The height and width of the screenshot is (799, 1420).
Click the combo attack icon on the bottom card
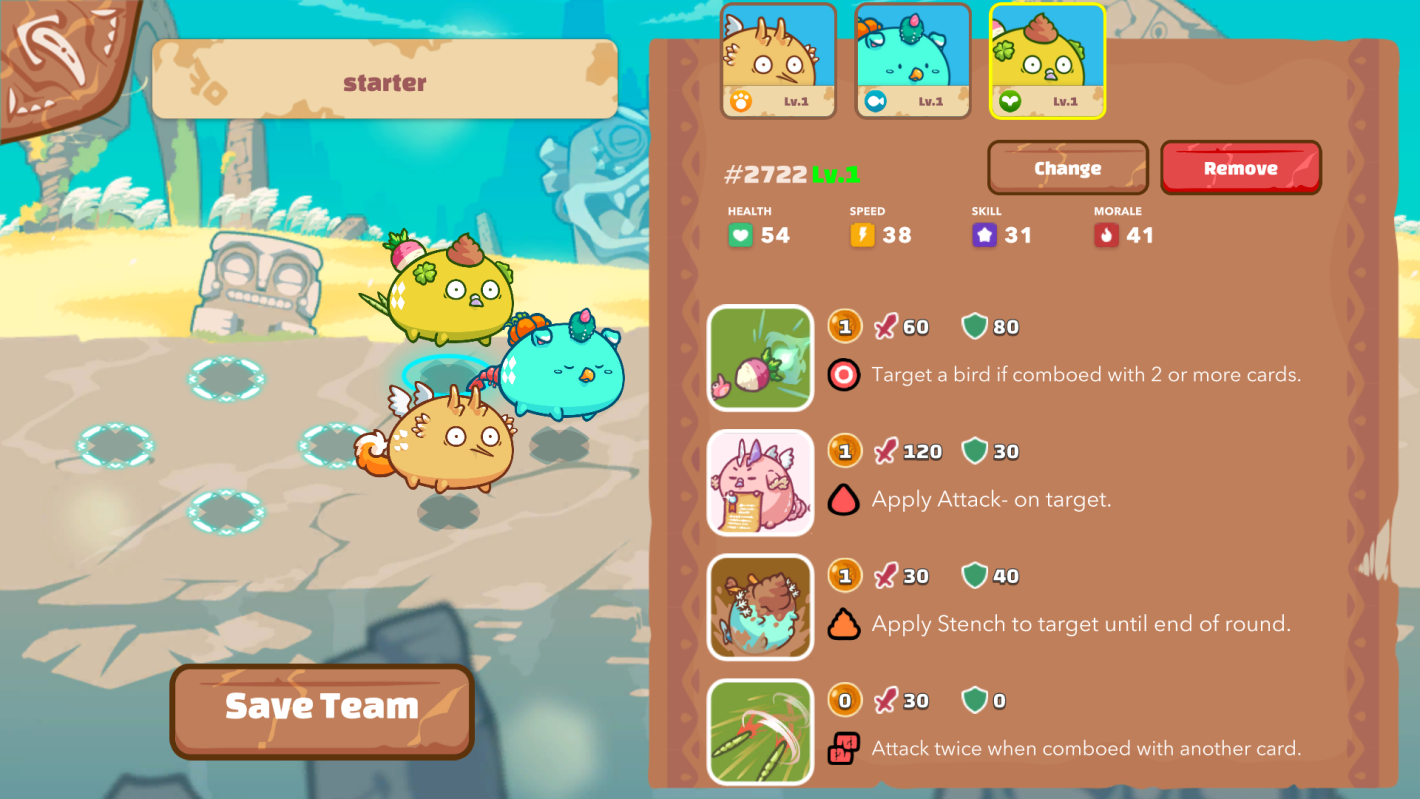coord(845,748)
